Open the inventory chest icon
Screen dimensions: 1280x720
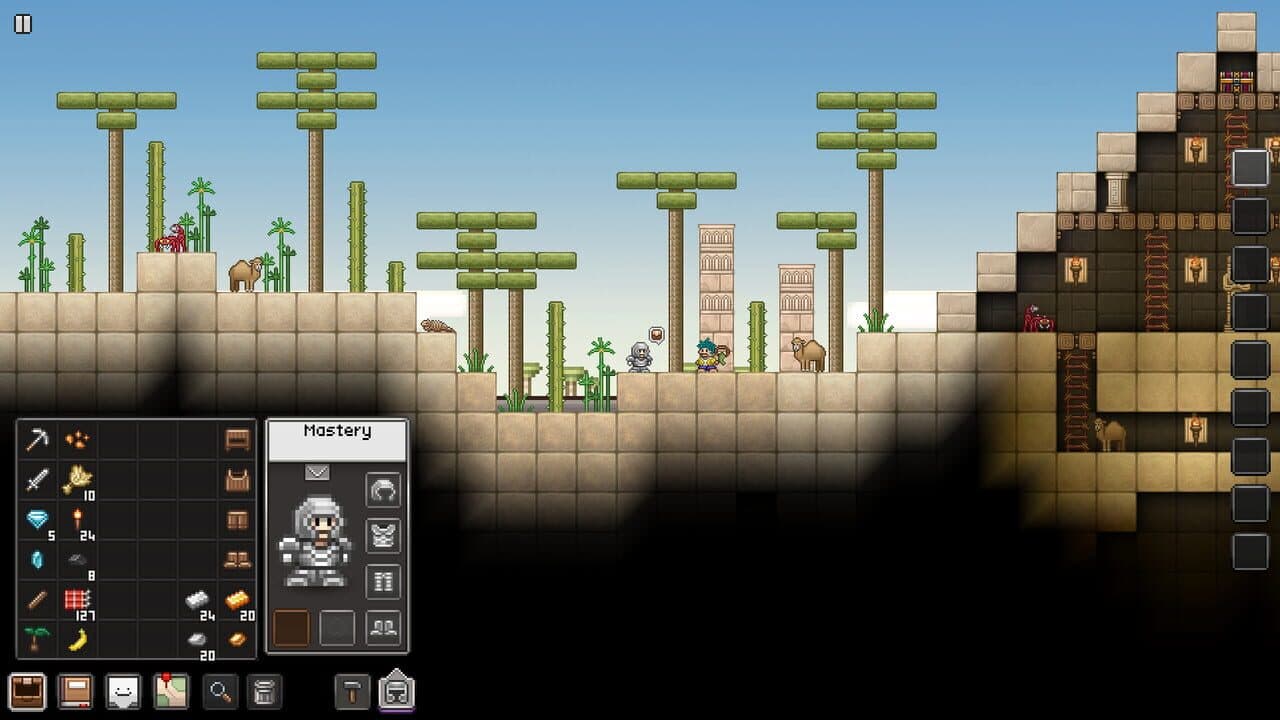click(x=27, y=690)
